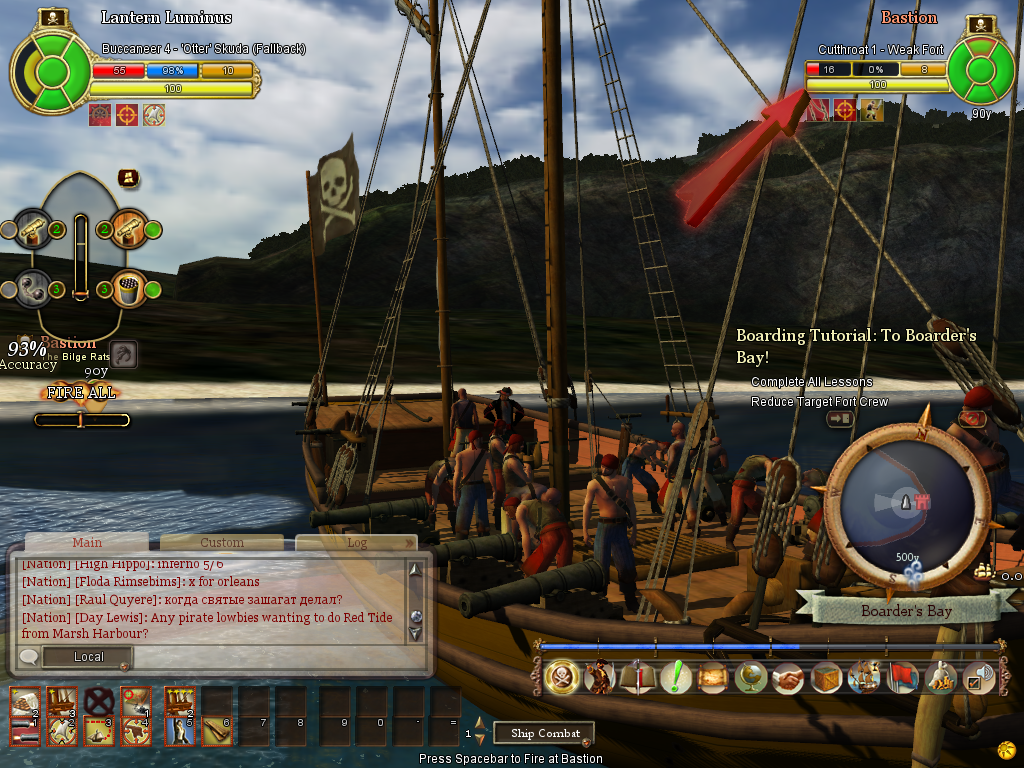
Task: Open the Ship Combat action bar selector
Action: coord(545,733)
